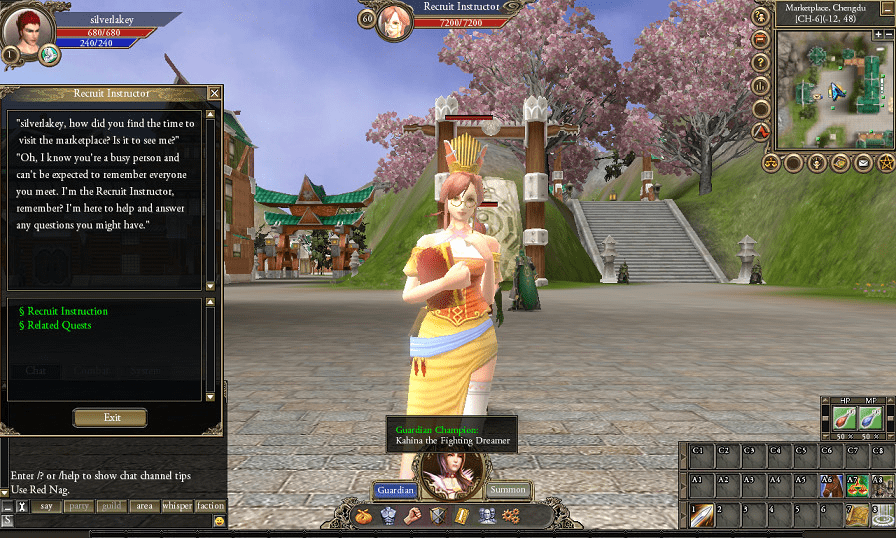Open the orange inventory bag icon
Screen dimensions: 896x538
click(x=364, y=516)
